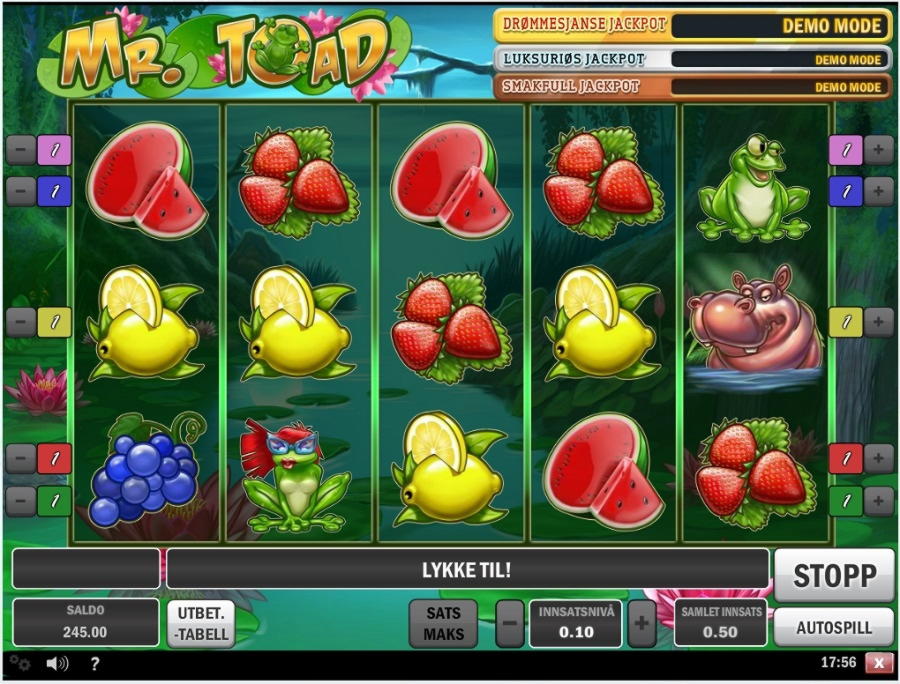Add a coin to the right-side purple payline

(878, 150)
